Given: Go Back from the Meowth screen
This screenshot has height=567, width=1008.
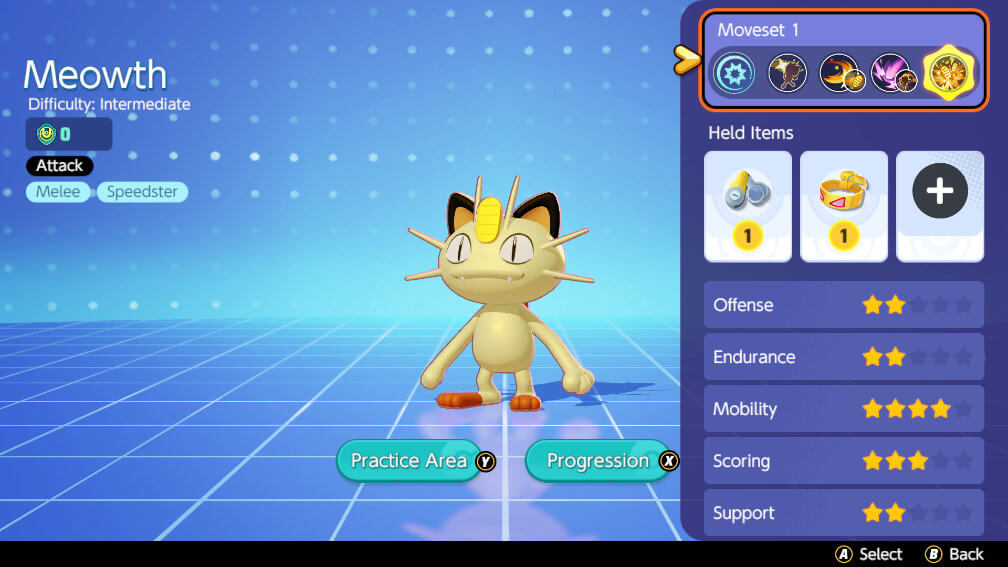Looking at the screenshot, I should [x=955, y=554].
